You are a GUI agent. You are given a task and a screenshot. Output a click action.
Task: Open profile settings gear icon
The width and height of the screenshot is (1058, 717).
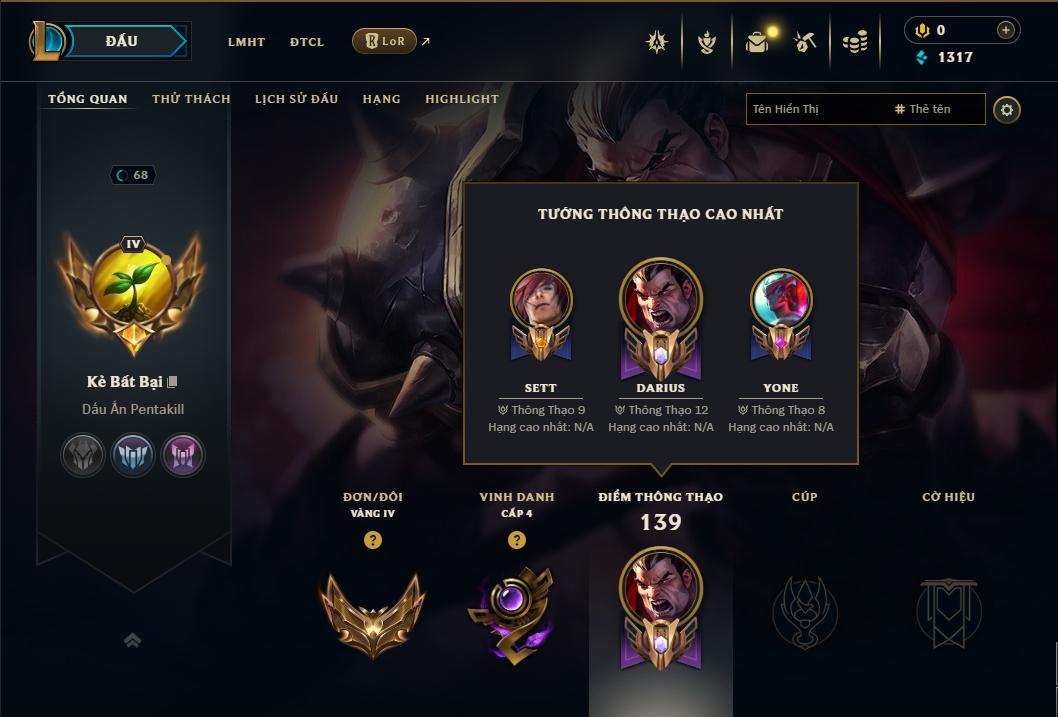[1007, 110]
